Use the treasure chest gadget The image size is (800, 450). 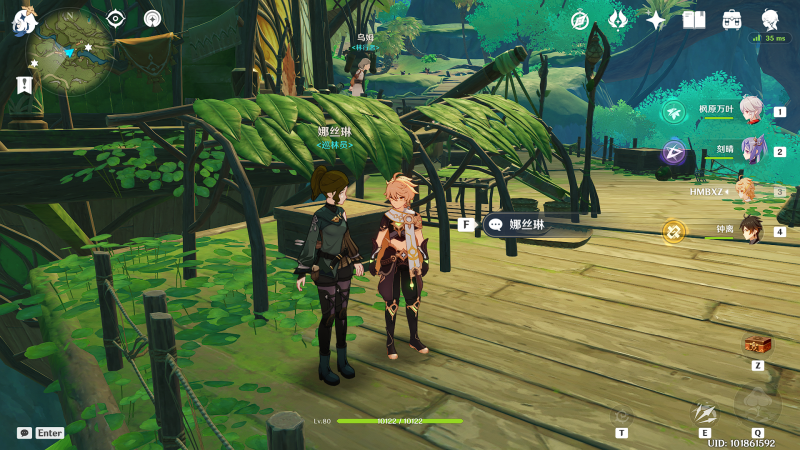coord(757,345)
